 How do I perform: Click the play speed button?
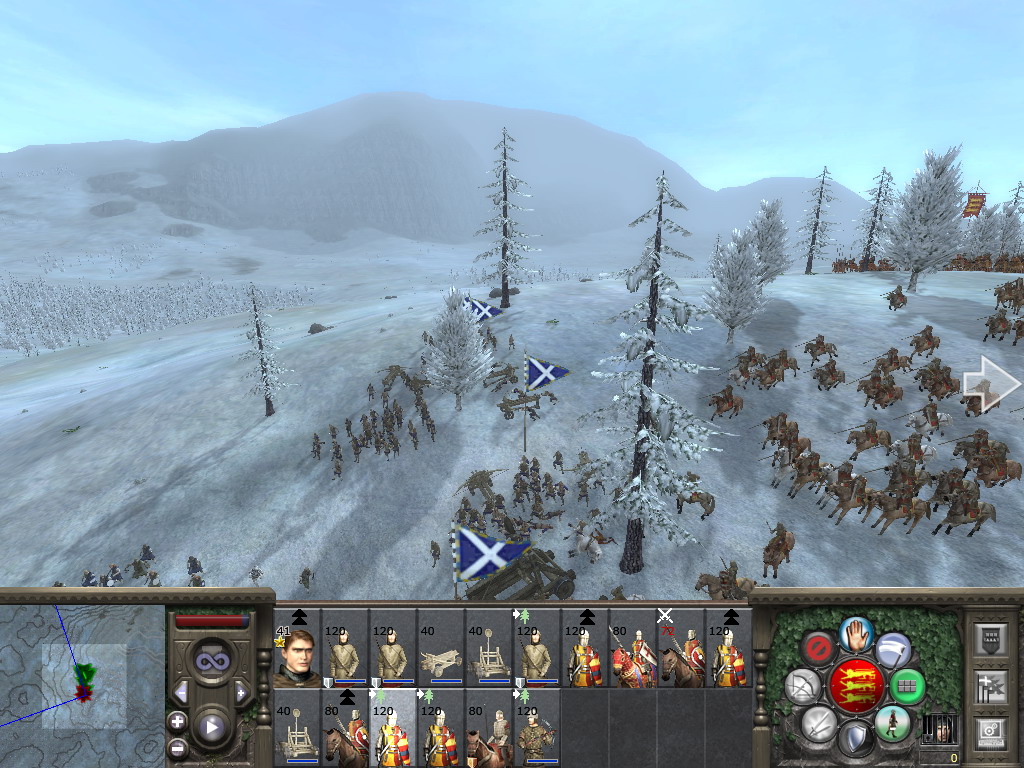[x=211, y=726]
